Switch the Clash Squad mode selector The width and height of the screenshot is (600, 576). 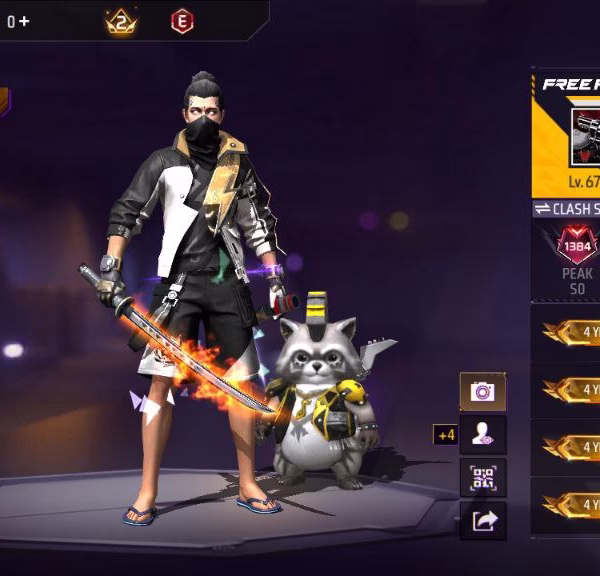[x=567, y=208]
